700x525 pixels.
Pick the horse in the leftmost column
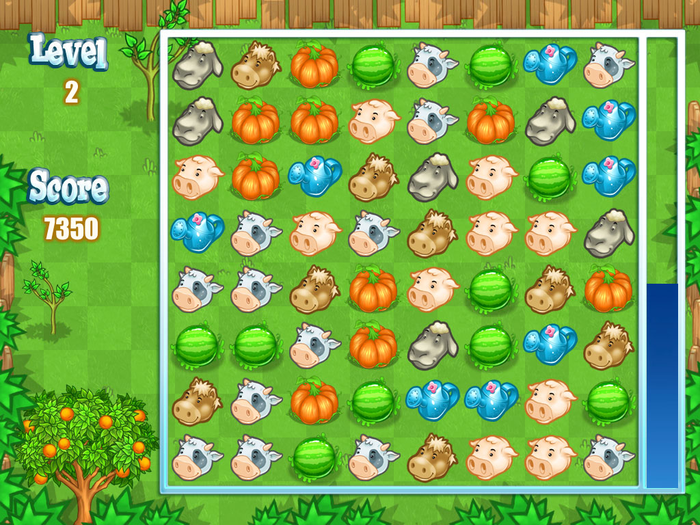tap(196, 402)
